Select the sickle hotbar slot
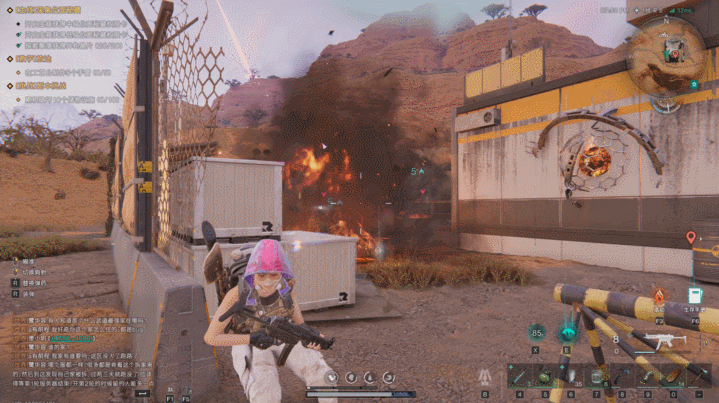Viewport: 719px width, 403px height. (622, 376)
